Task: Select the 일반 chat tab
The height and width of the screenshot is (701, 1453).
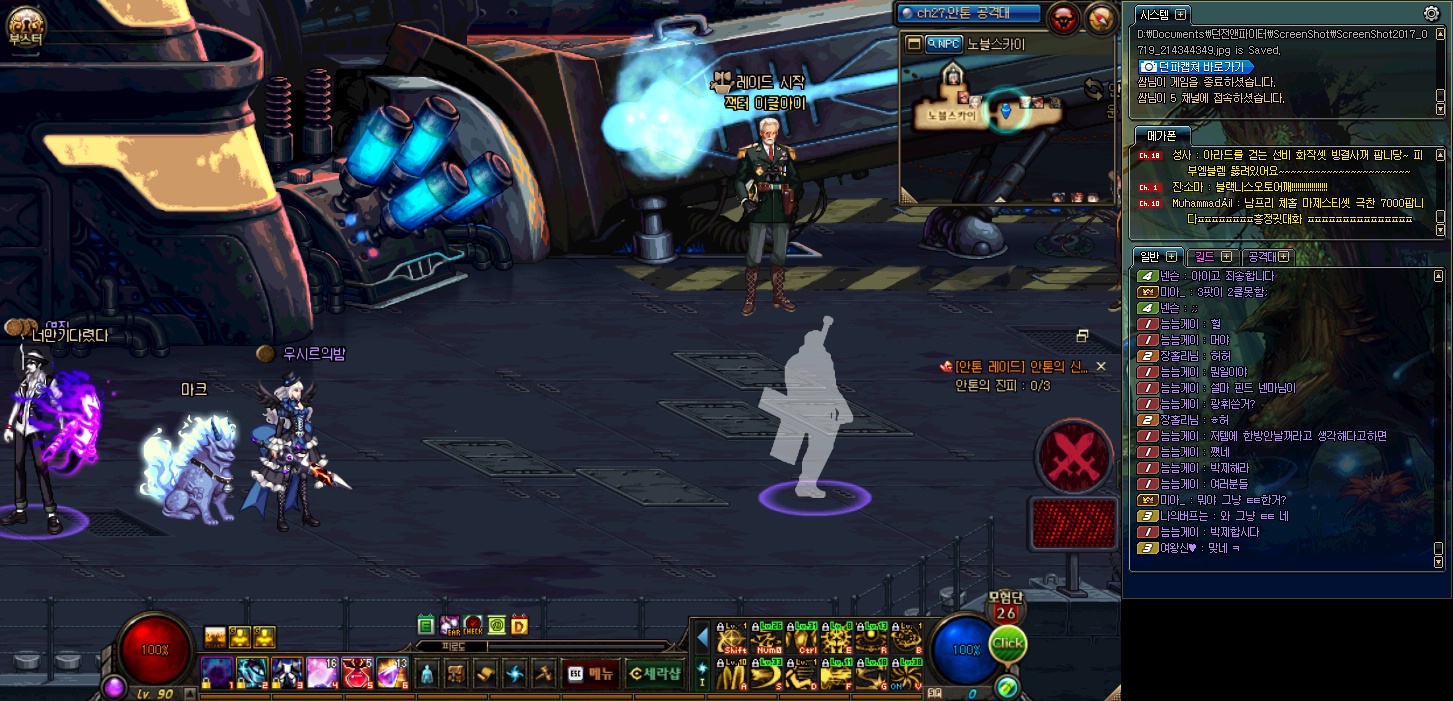Action: 1157,257
